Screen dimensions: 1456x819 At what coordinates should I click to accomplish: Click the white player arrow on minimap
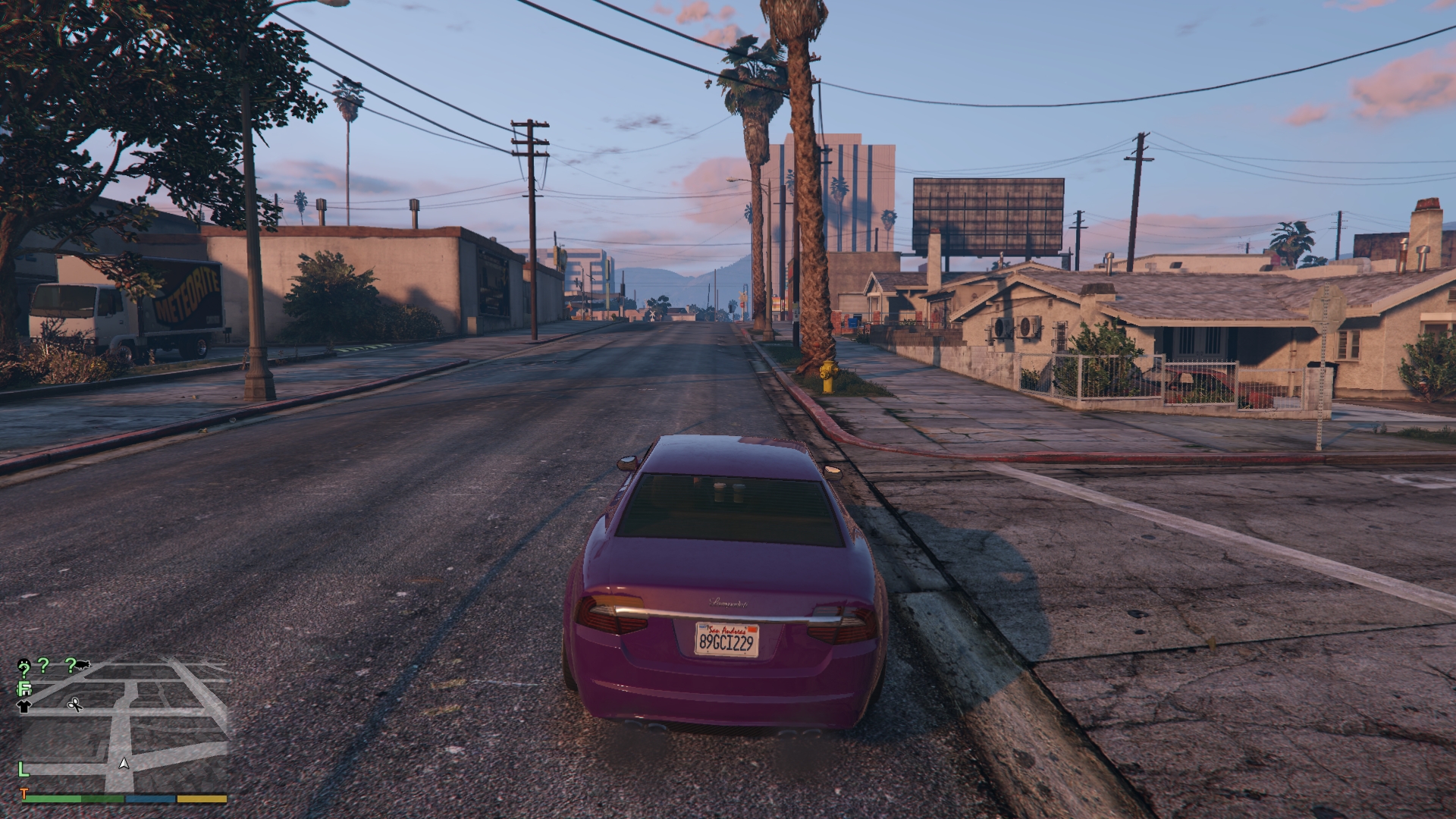pos(124,764)
